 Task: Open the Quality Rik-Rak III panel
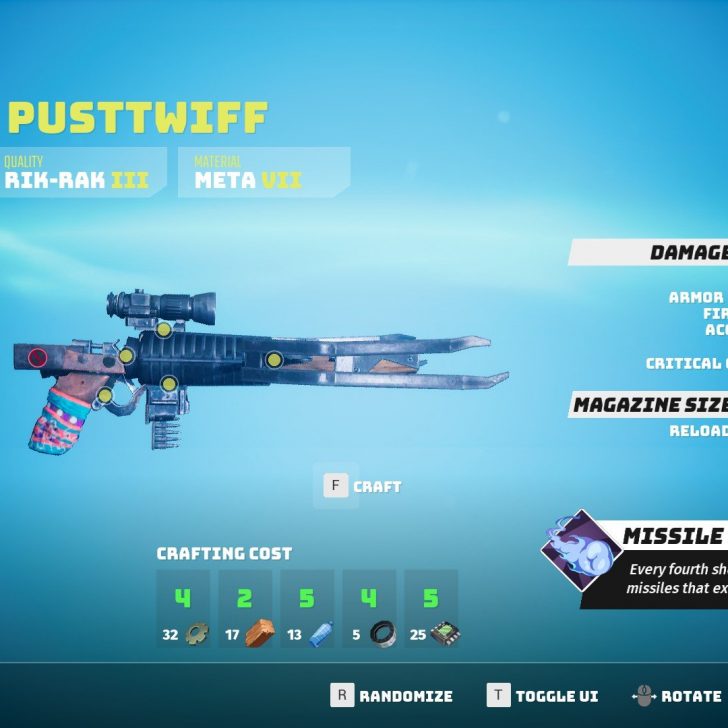[82, 172]
